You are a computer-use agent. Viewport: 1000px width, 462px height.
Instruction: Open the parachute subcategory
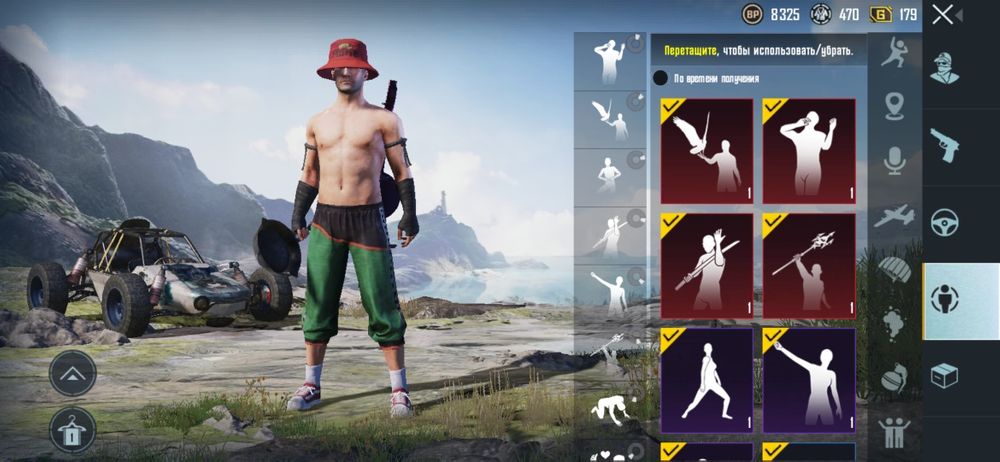click(x=894, y=269)
